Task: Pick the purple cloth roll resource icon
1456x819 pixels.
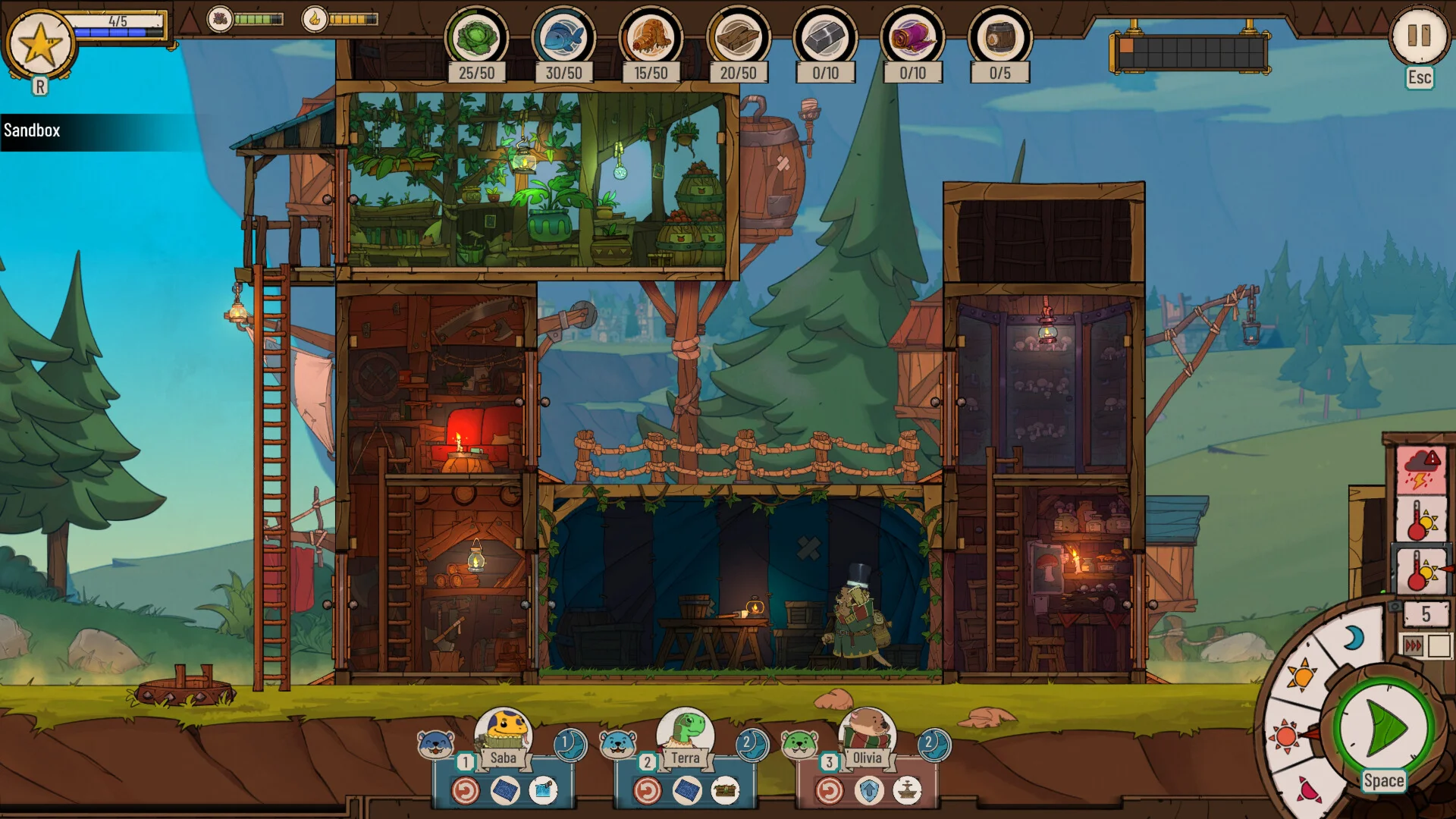Action: (912, 37)
